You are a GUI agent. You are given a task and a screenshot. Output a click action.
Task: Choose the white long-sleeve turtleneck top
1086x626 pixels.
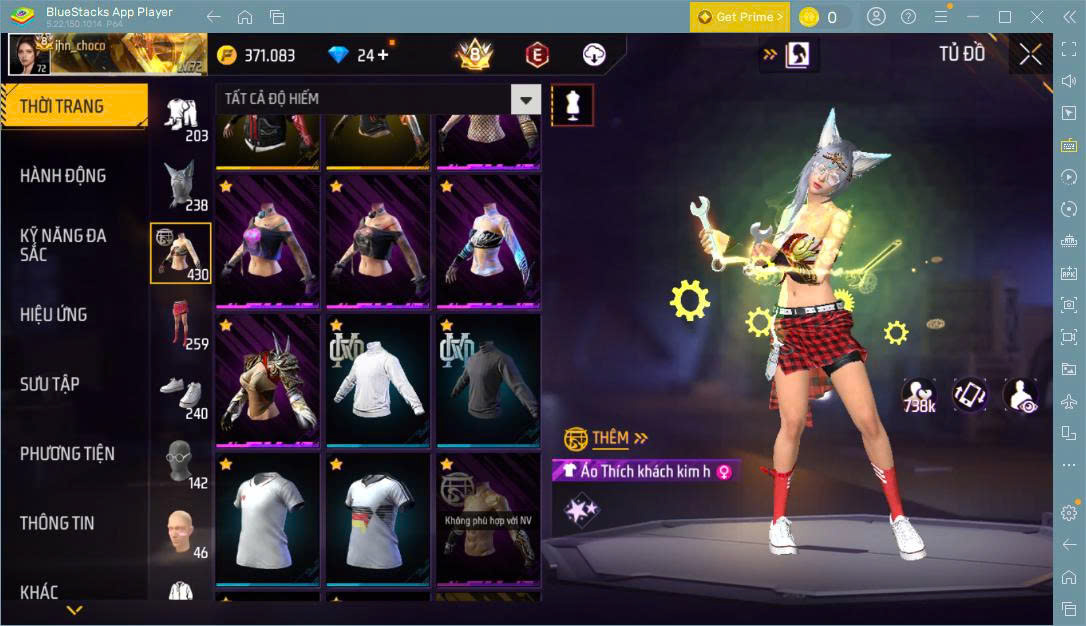point(378,379)
